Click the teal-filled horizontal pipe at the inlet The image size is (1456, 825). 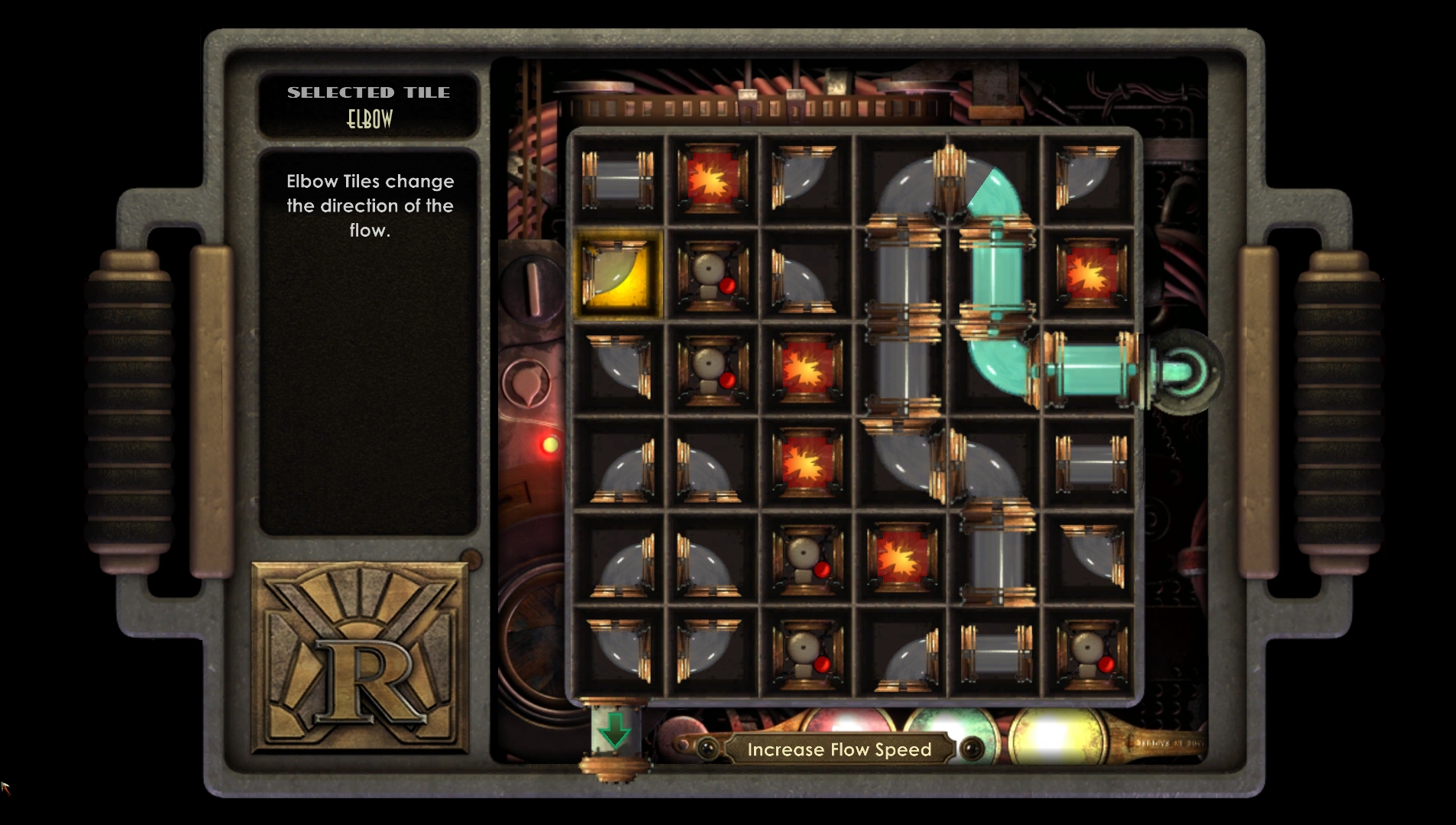click(x=1089, y=370)
